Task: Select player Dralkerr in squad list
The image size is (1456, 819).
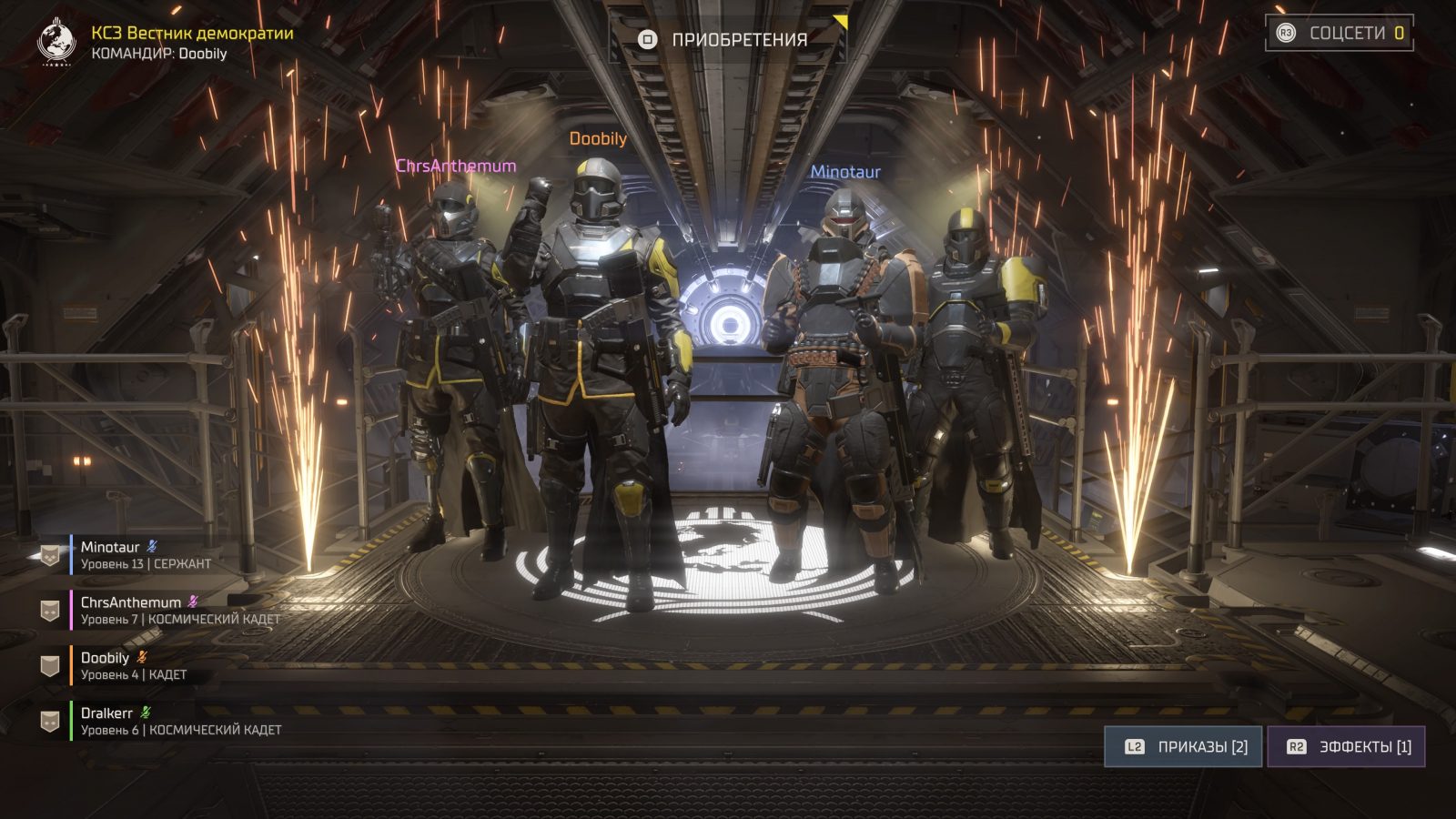Action: click(x=155, y=721)
